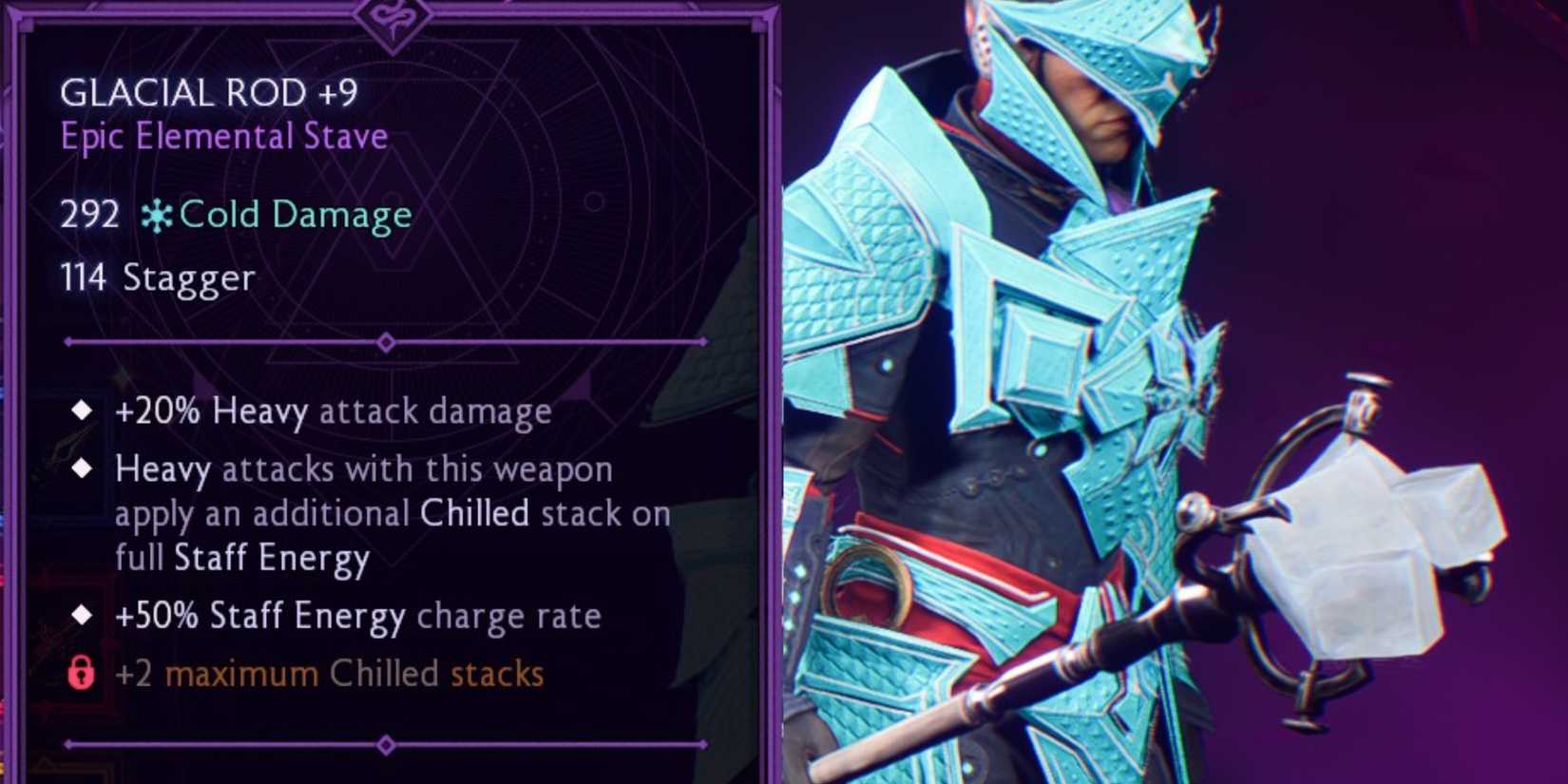Select the diamond bullet beside Staff Energy charge rate
Viewport: 1568px width, 784px height.
pos(82,616)
